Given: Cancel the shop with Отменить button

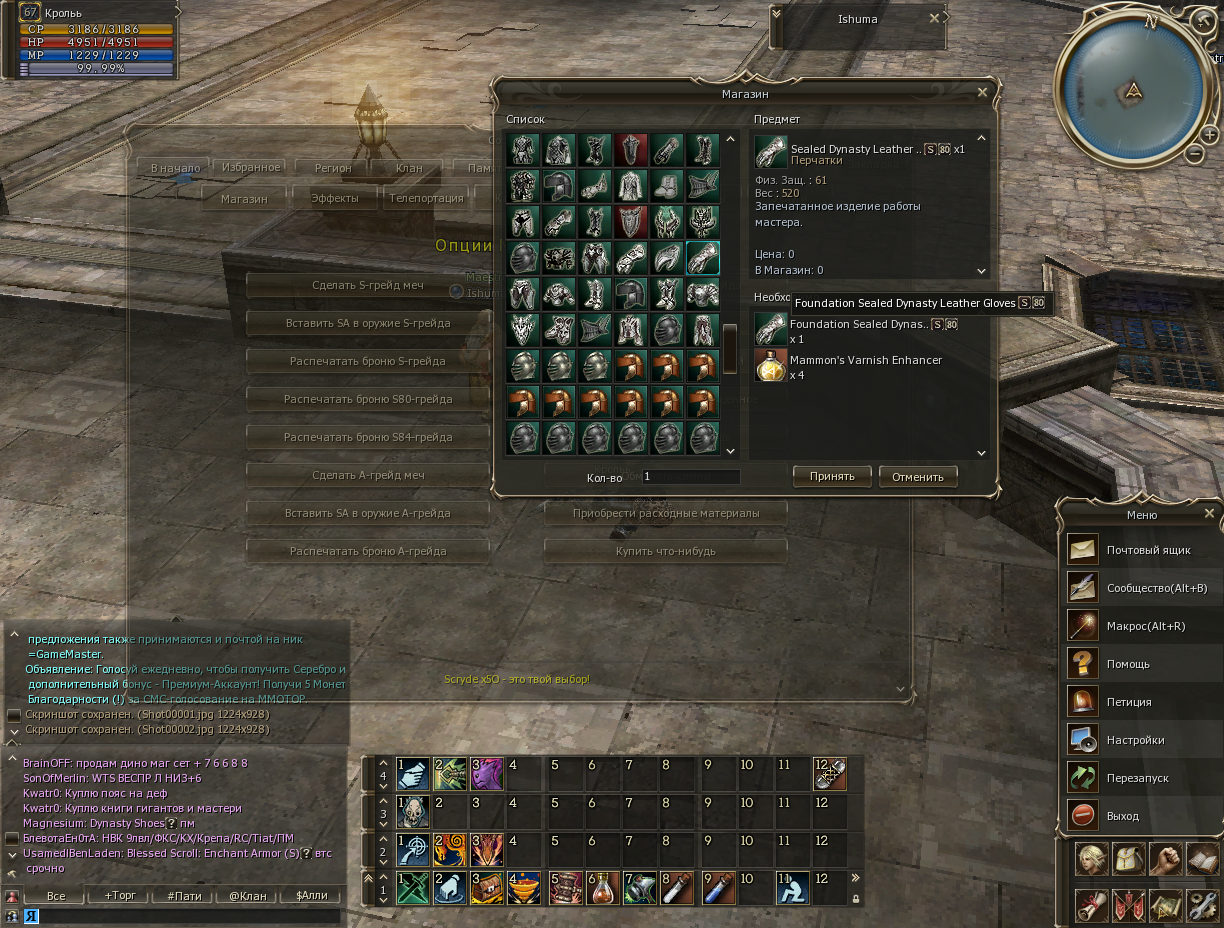Looking at the screenshot, I should pos(918,476).
